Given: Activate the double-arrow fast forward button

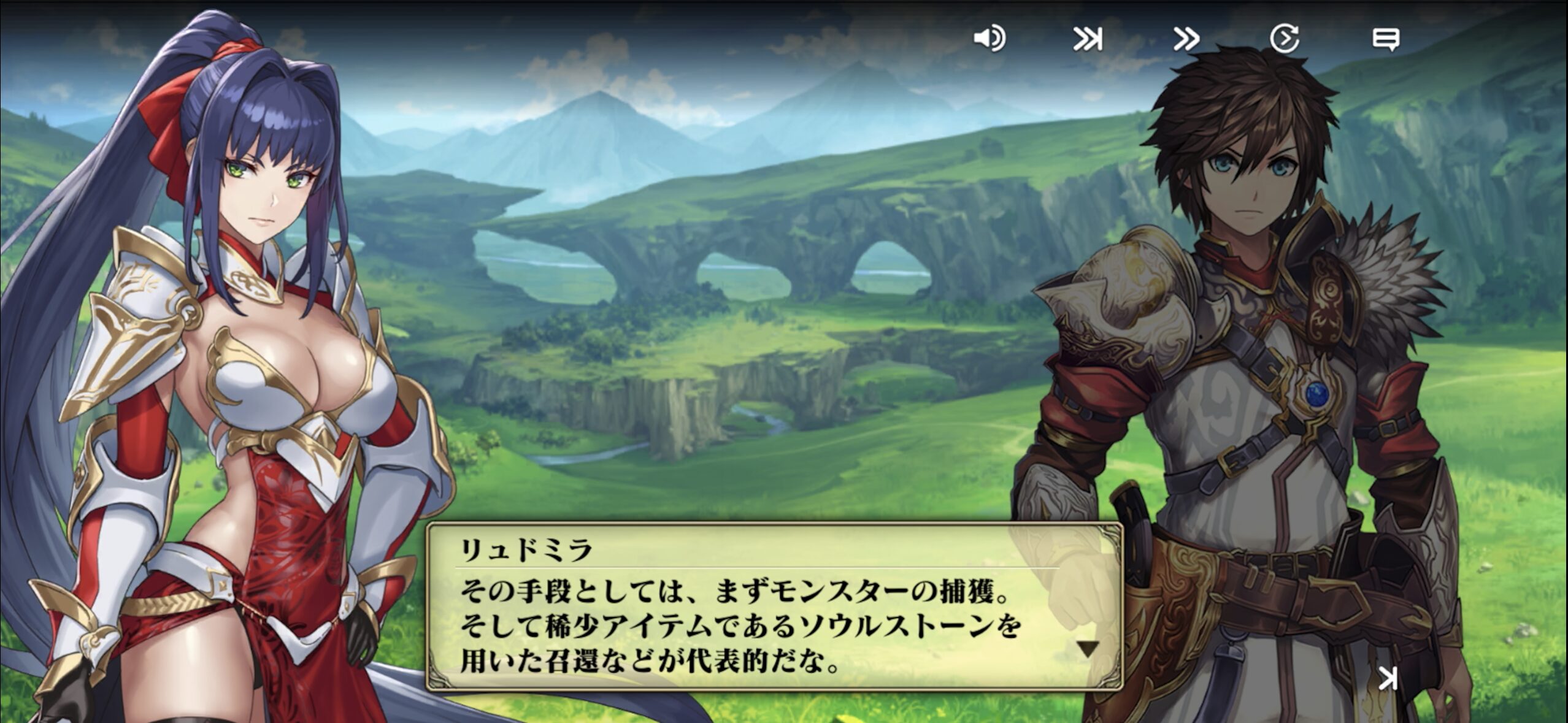Looking at the screenshot, I should [1186, 39].
